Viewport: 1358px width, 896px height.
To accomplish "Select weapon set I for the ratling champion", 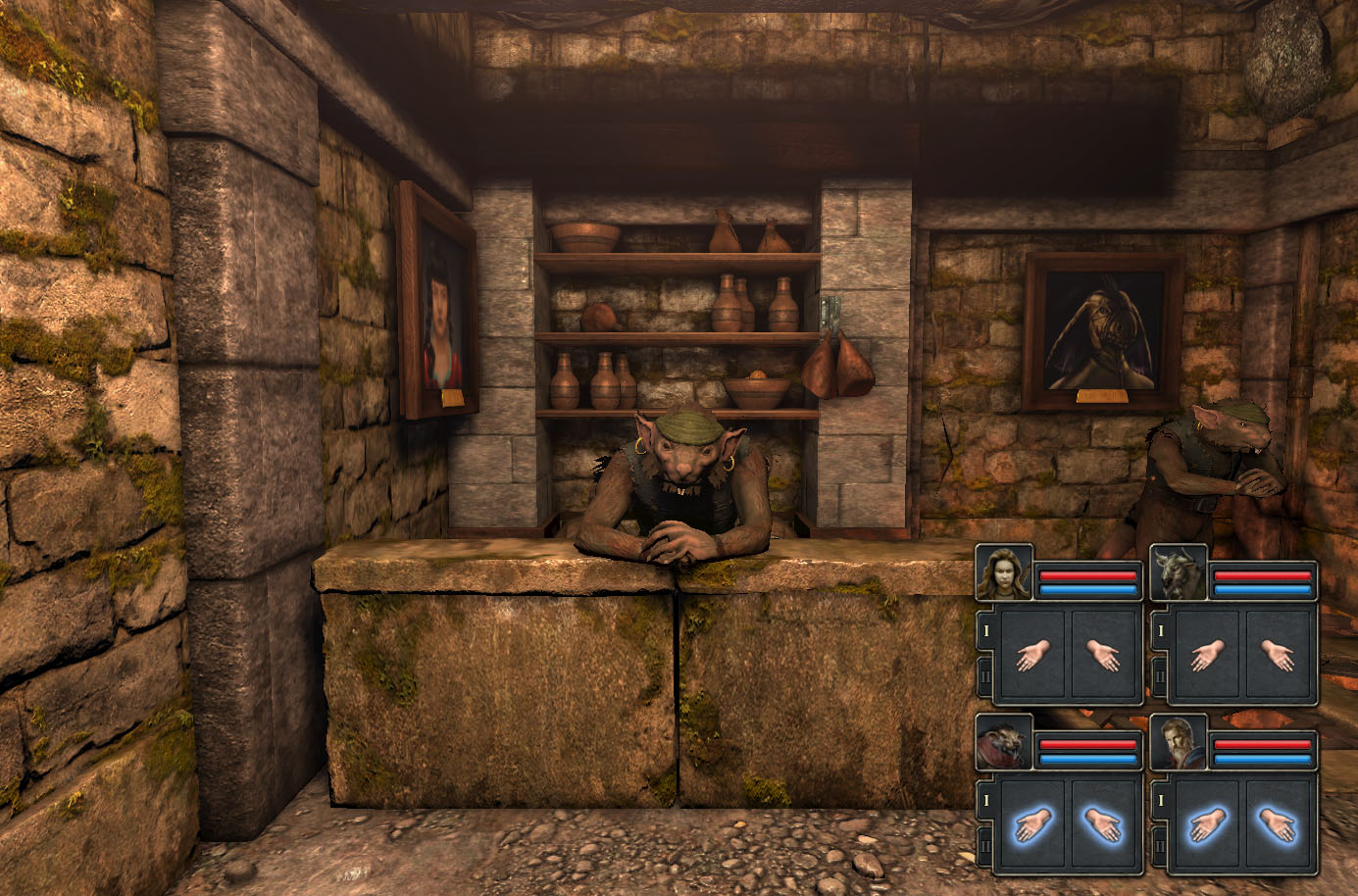I will pyautogui.click(x=986, y=802).
